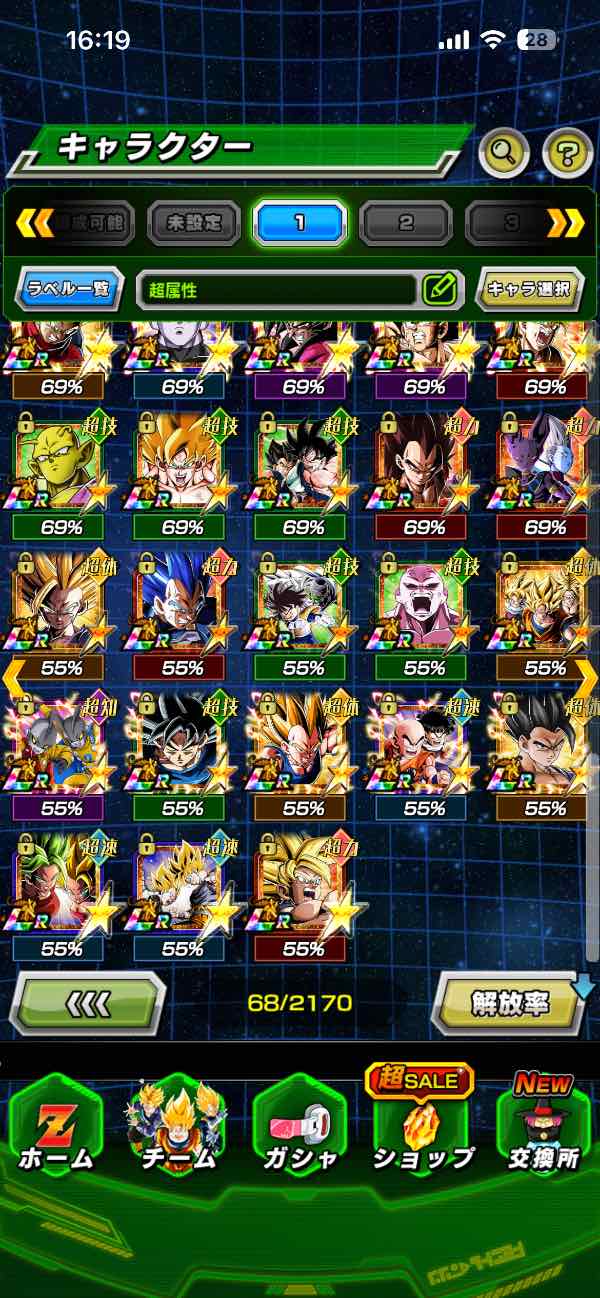Image resolution: width=600 pixels, height=1298 pixels.
Task: Open the magnifying glass search
Action: pyautogui.click(x=504, y=152)
